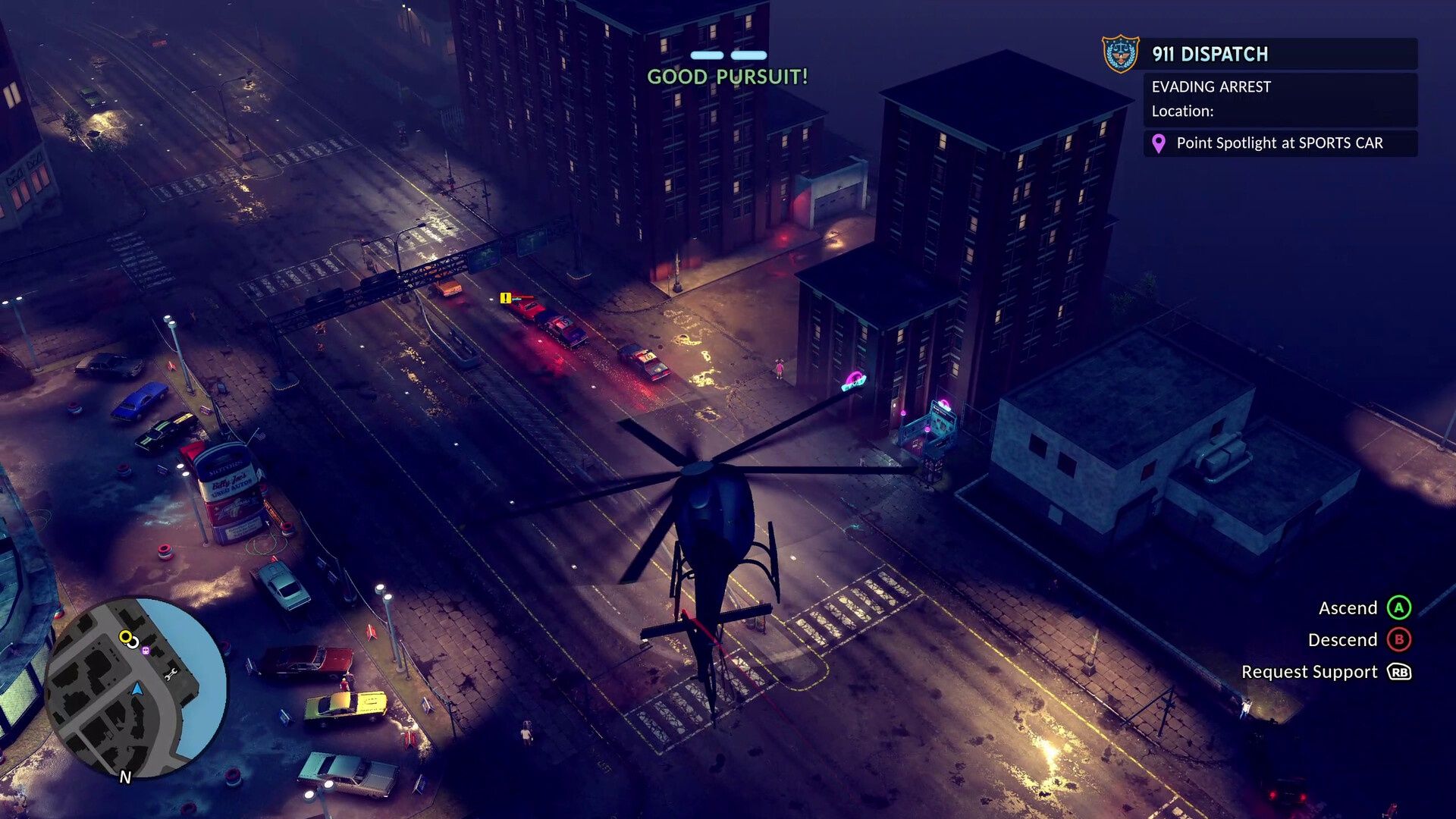The width and height of the screenshot is (1456, 819).
Task: Select the purple location pin icon
Action: click(x=1158, y=143)
